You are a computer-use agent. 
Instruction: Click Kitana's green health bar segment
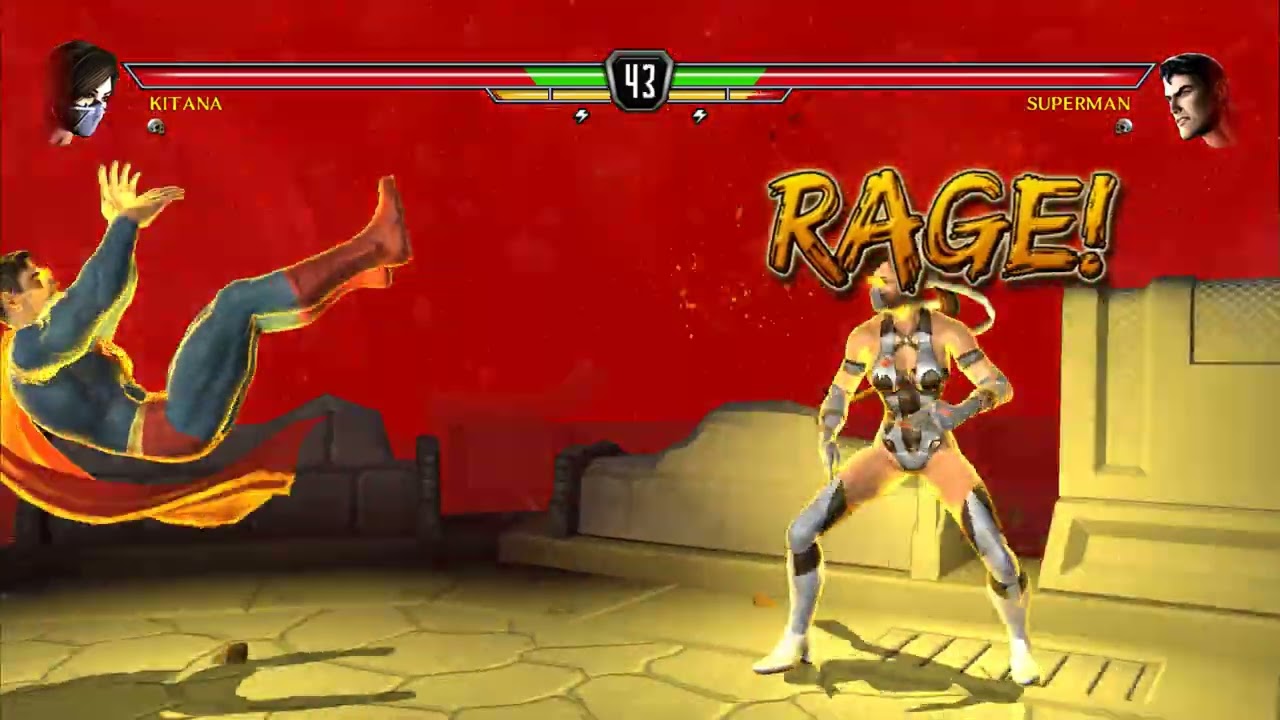570,73
